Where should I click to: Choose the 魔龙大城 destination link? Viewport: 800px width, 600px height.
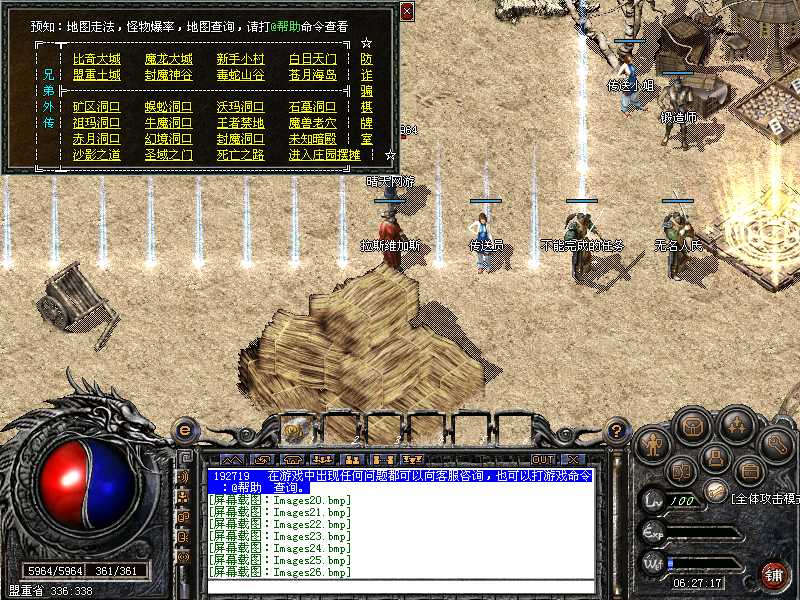coord(168,59)
